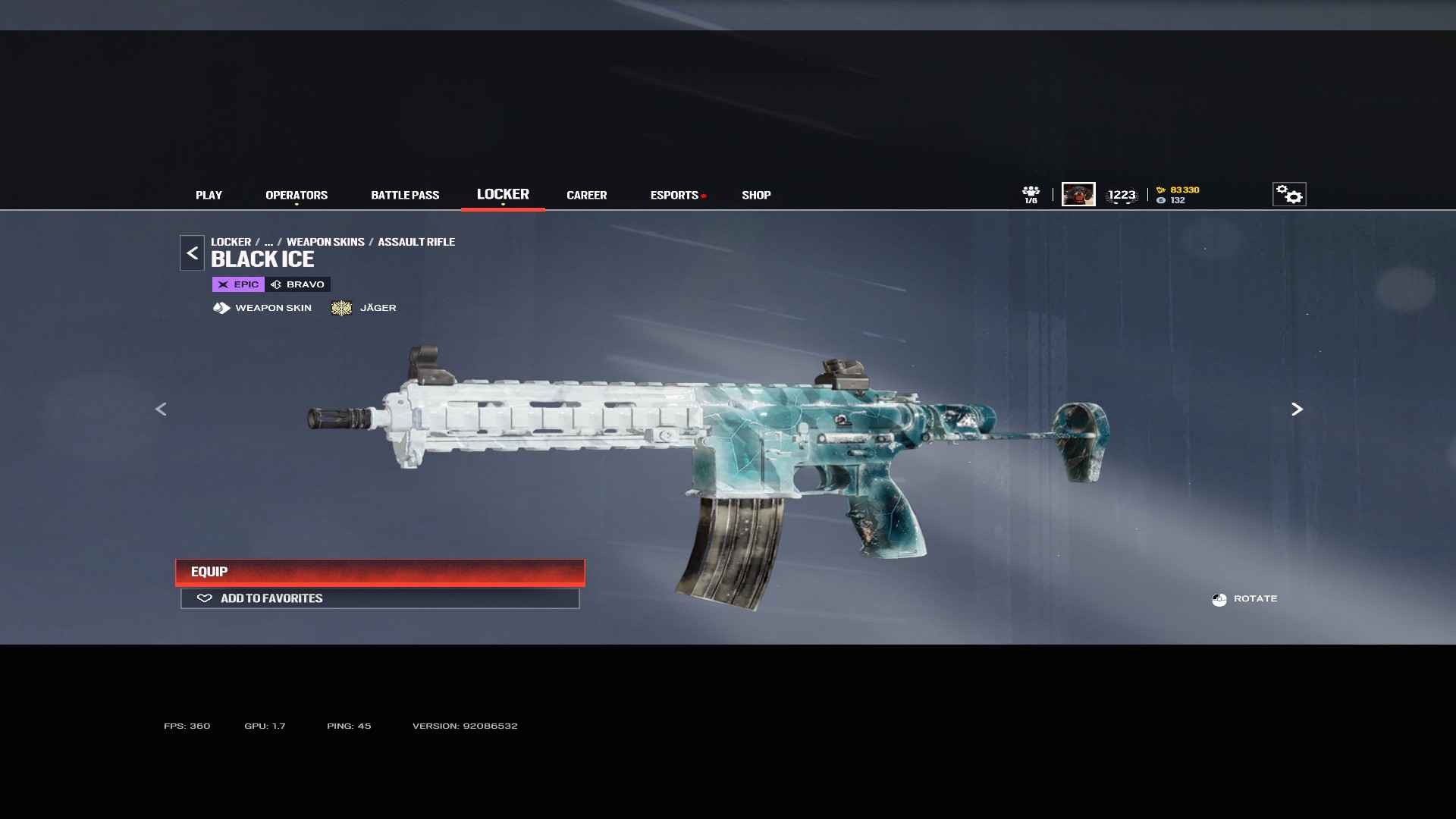Open the settings gear menu
Image resolution: width=1456 pixels, height=819 pixels.
(x=1288, y=194)
